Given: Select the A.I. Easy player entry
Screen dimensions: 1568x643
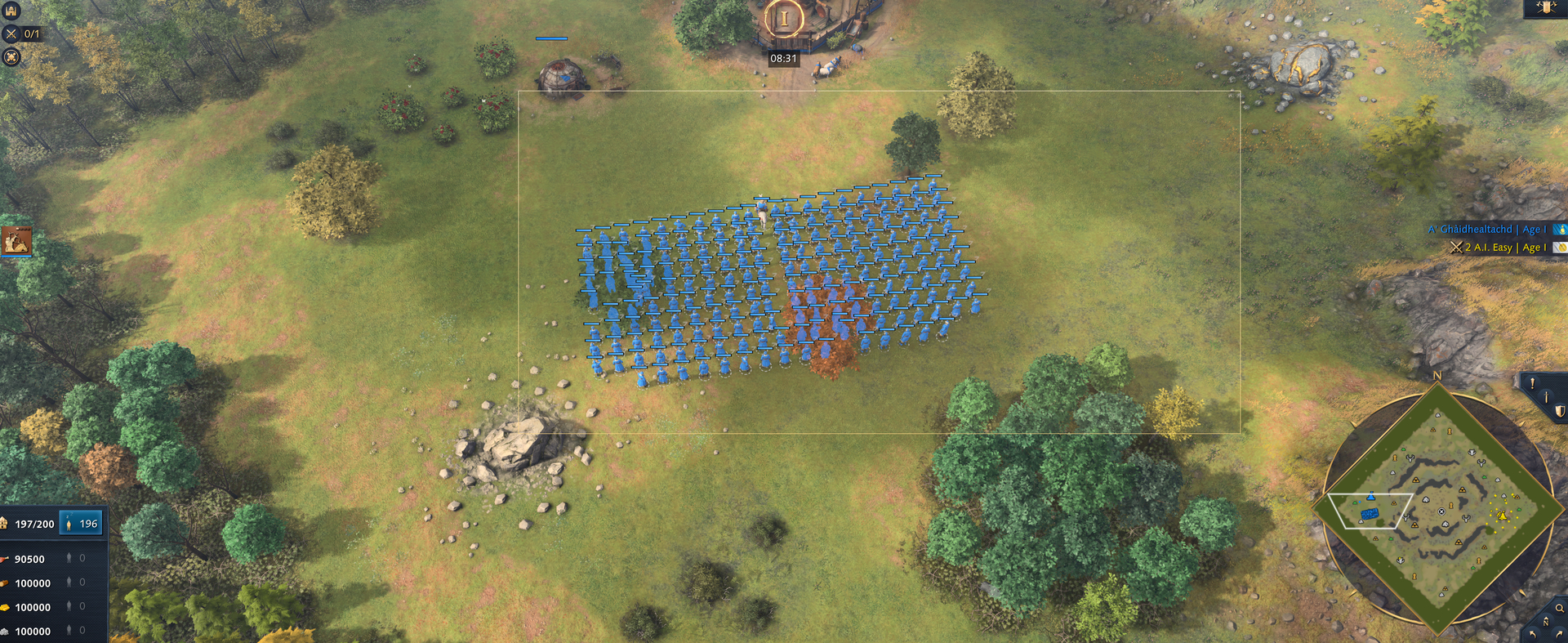Looking at the screenshot, I should click(x=1499, y=248).
